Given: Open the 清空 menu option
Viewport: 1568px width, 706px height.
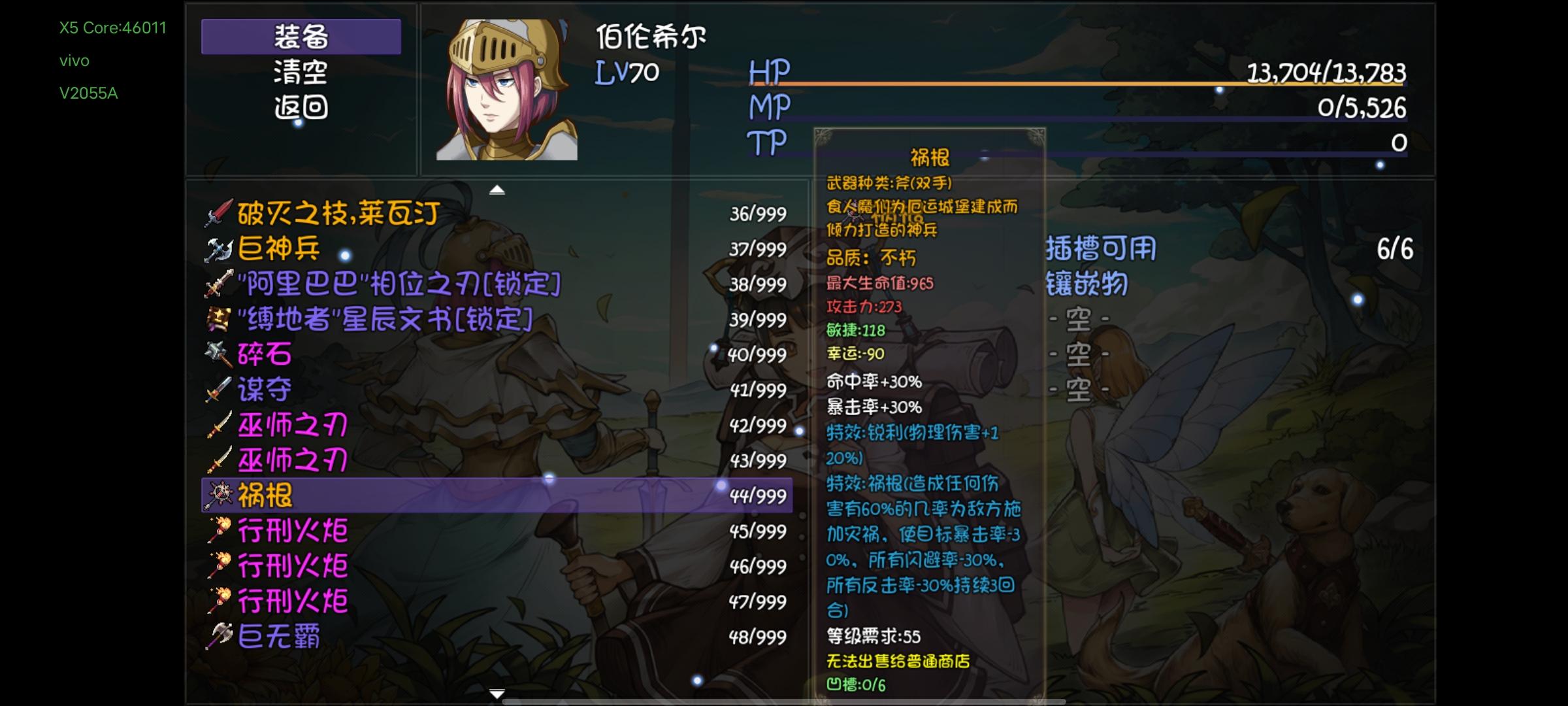Looking at the screenshot, I should tap(301, 74).
